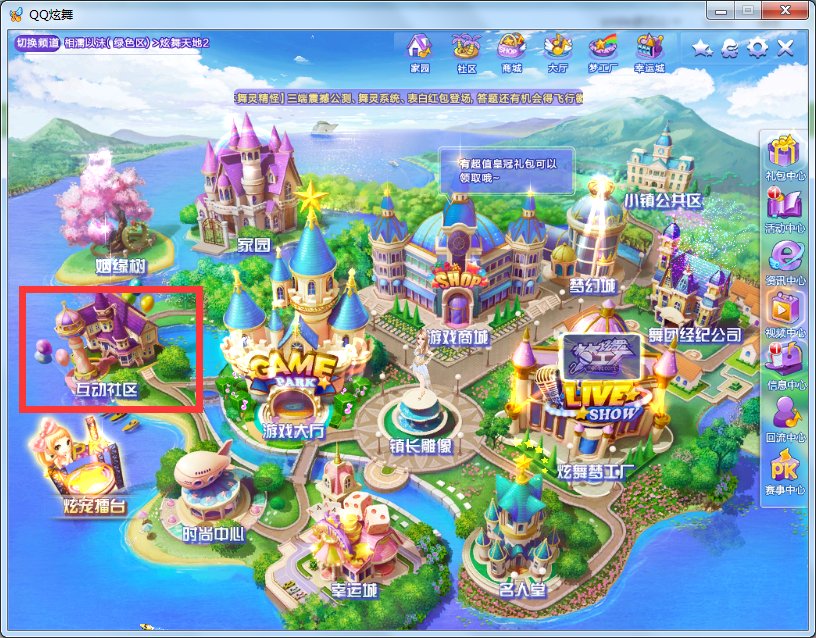Go to the 商城 shop toolbar icon

511,50
